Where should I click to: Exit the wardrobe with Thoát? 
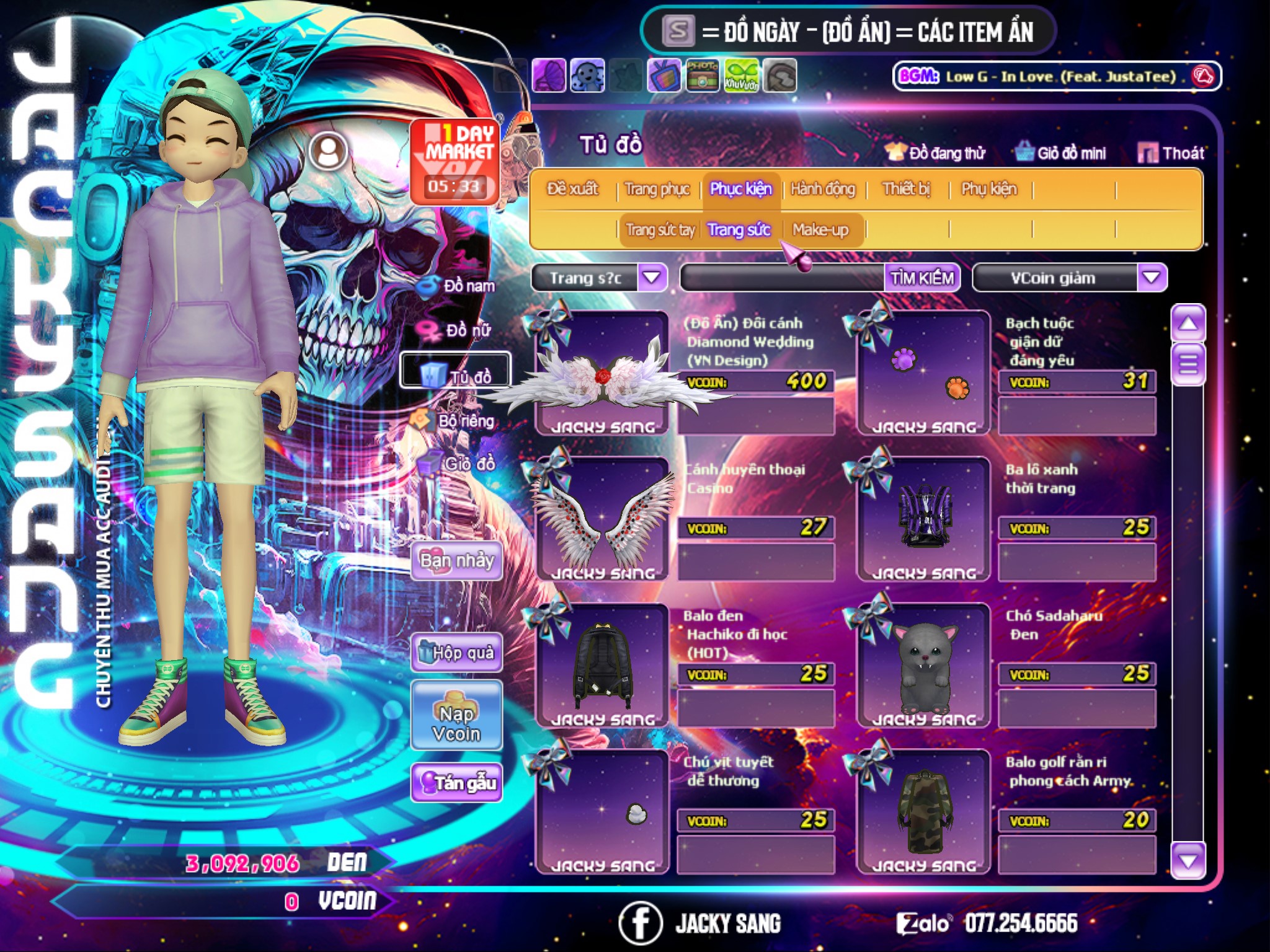click(x=1171, y=152)
